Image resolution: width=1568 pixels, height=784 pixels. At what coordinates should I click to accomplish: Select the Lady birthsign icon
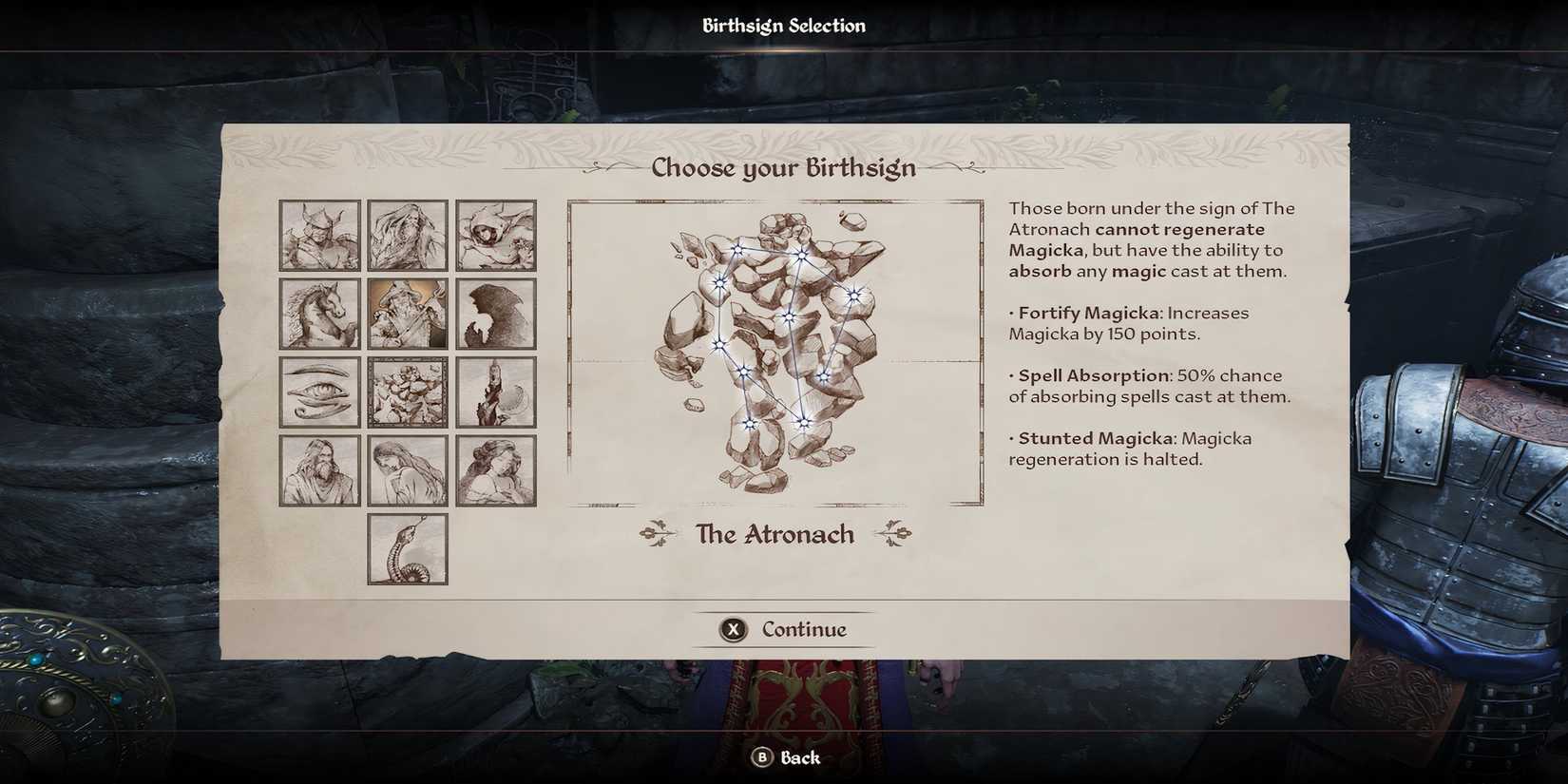point(407,468)
